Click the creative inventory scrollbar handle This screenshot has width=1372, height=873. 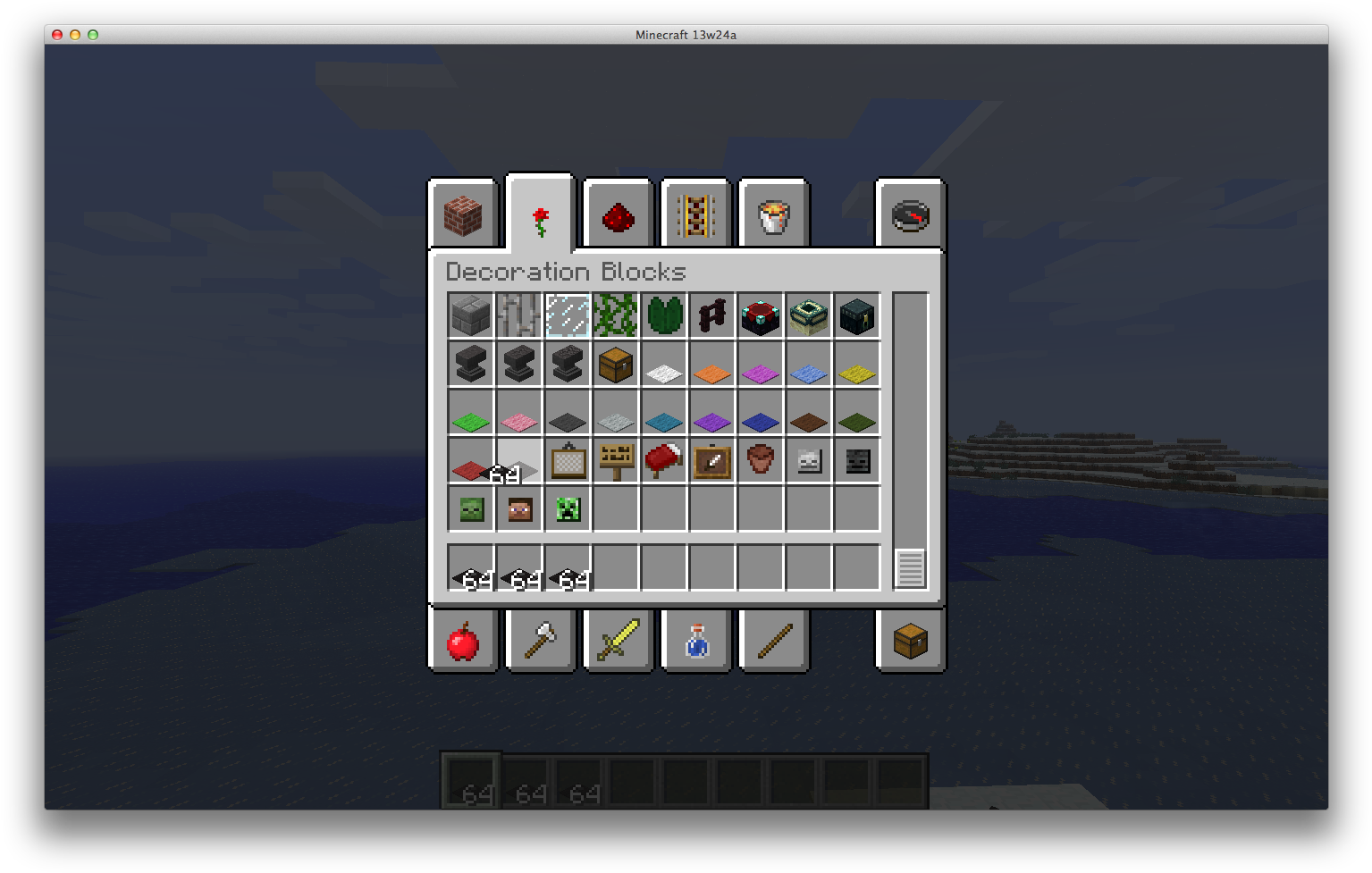(x=910, y=568)
